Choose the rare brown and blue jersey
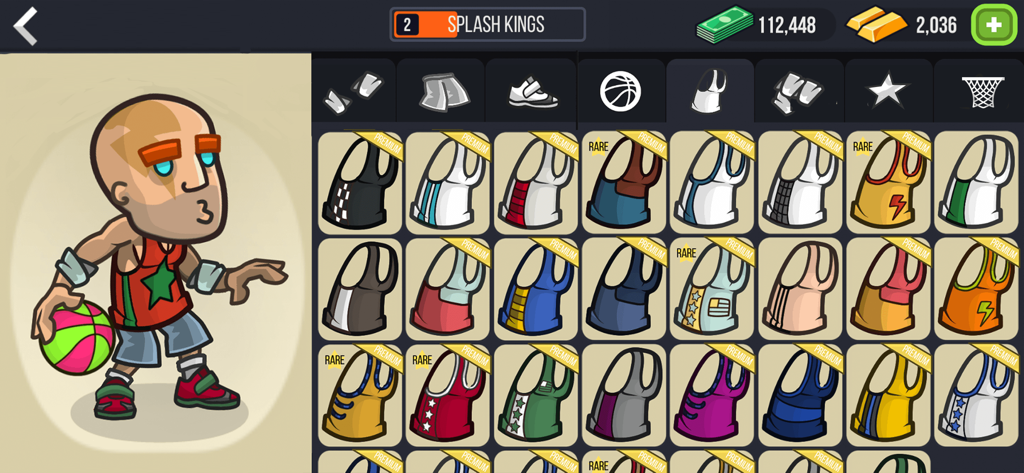Viewport: 1024px width, 473px height. (x=624, y=182)
